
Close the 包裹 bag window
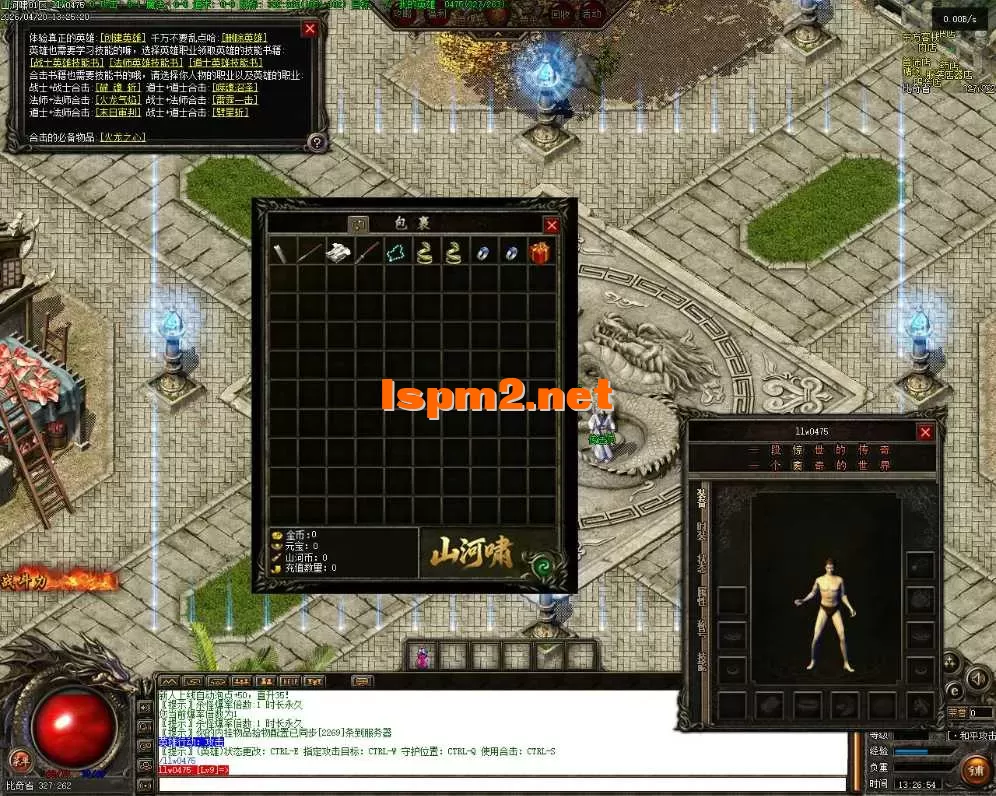click(552, 225)
